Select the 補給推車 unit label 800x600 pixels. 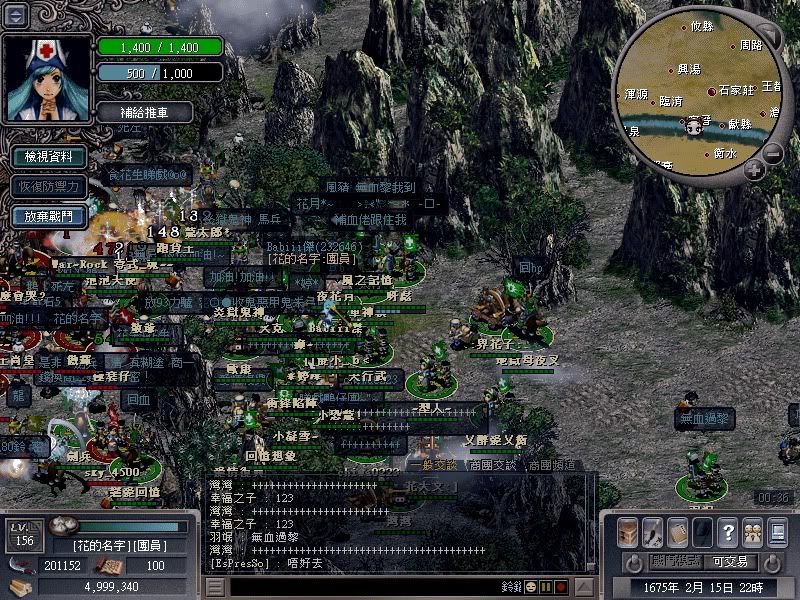146,112
